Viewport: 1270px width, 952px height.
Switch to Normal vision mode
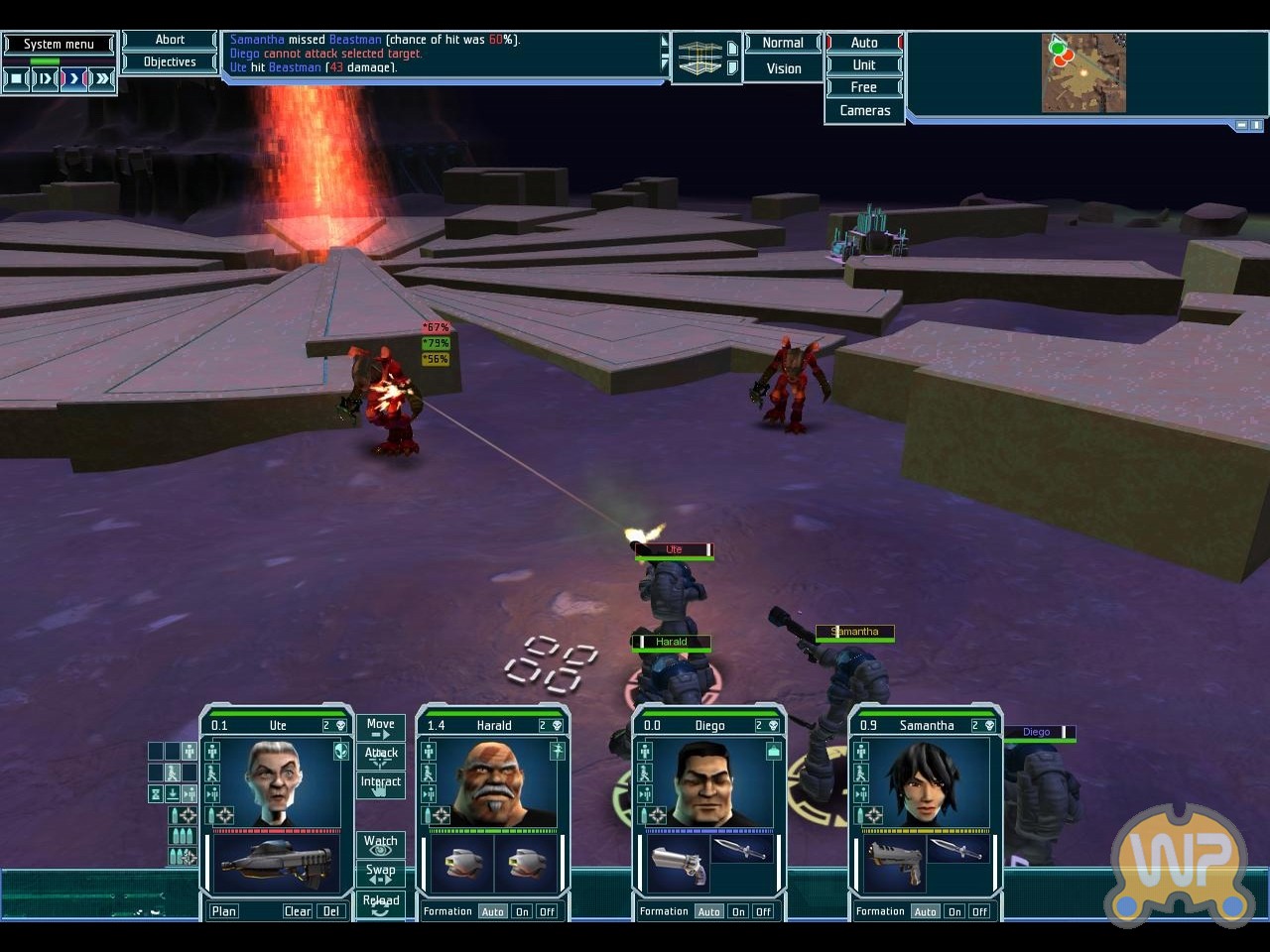click(783, 43)
